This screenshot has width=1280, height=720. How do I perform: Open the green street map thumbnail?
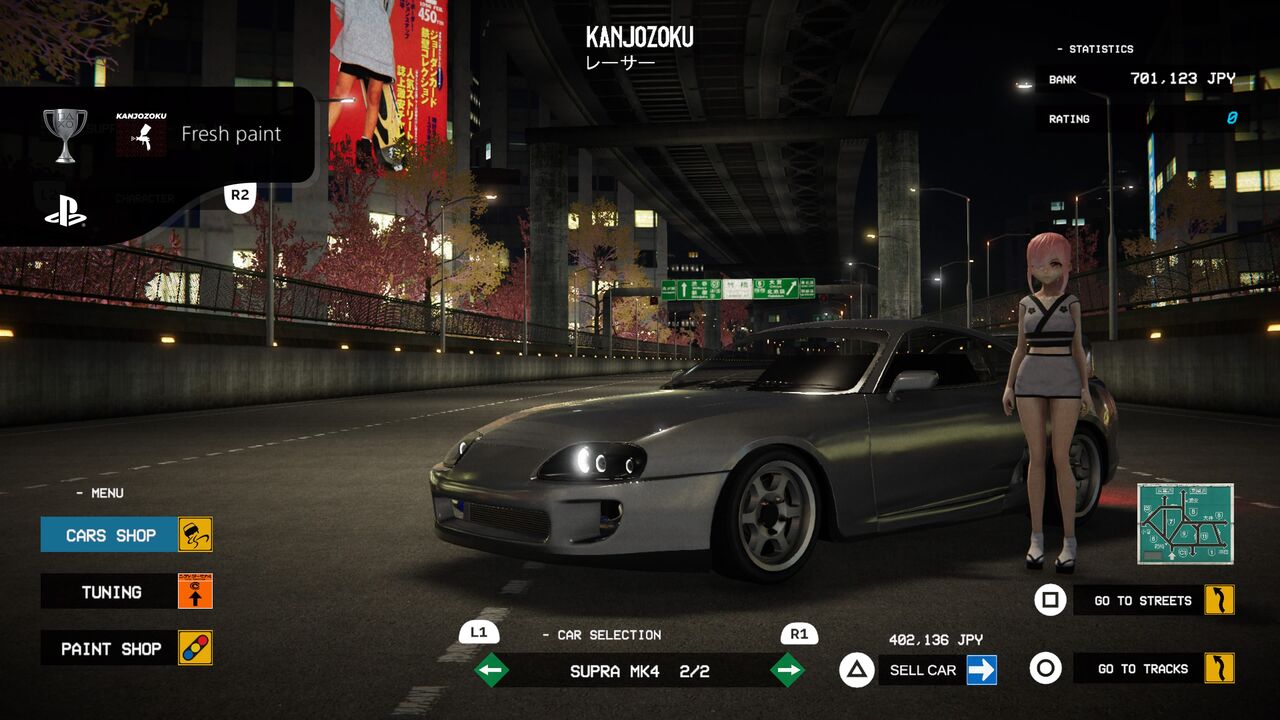click(x=1185, y=523)
